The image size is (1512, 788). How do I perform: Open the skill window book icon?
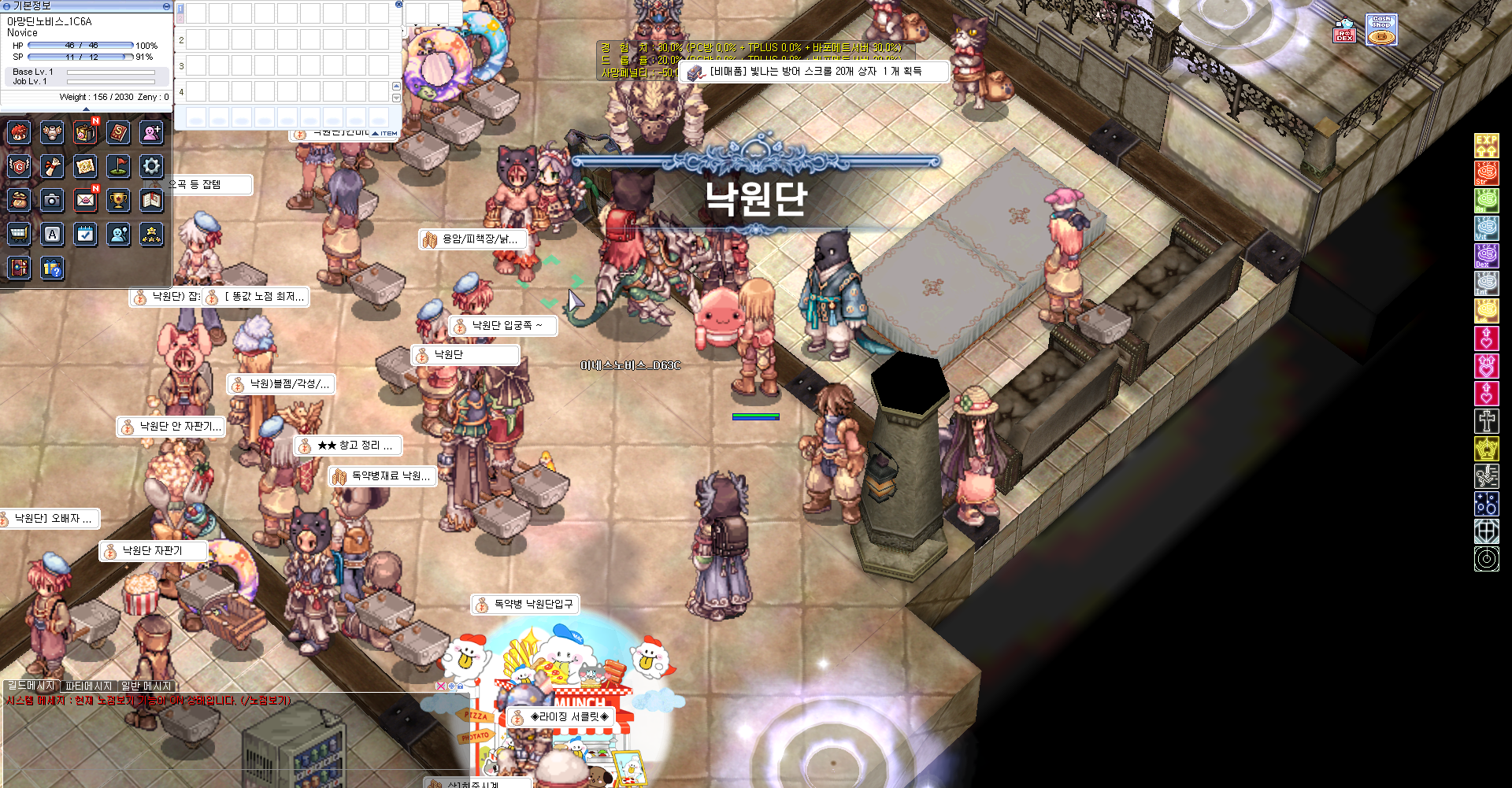(x=118, y=133)
